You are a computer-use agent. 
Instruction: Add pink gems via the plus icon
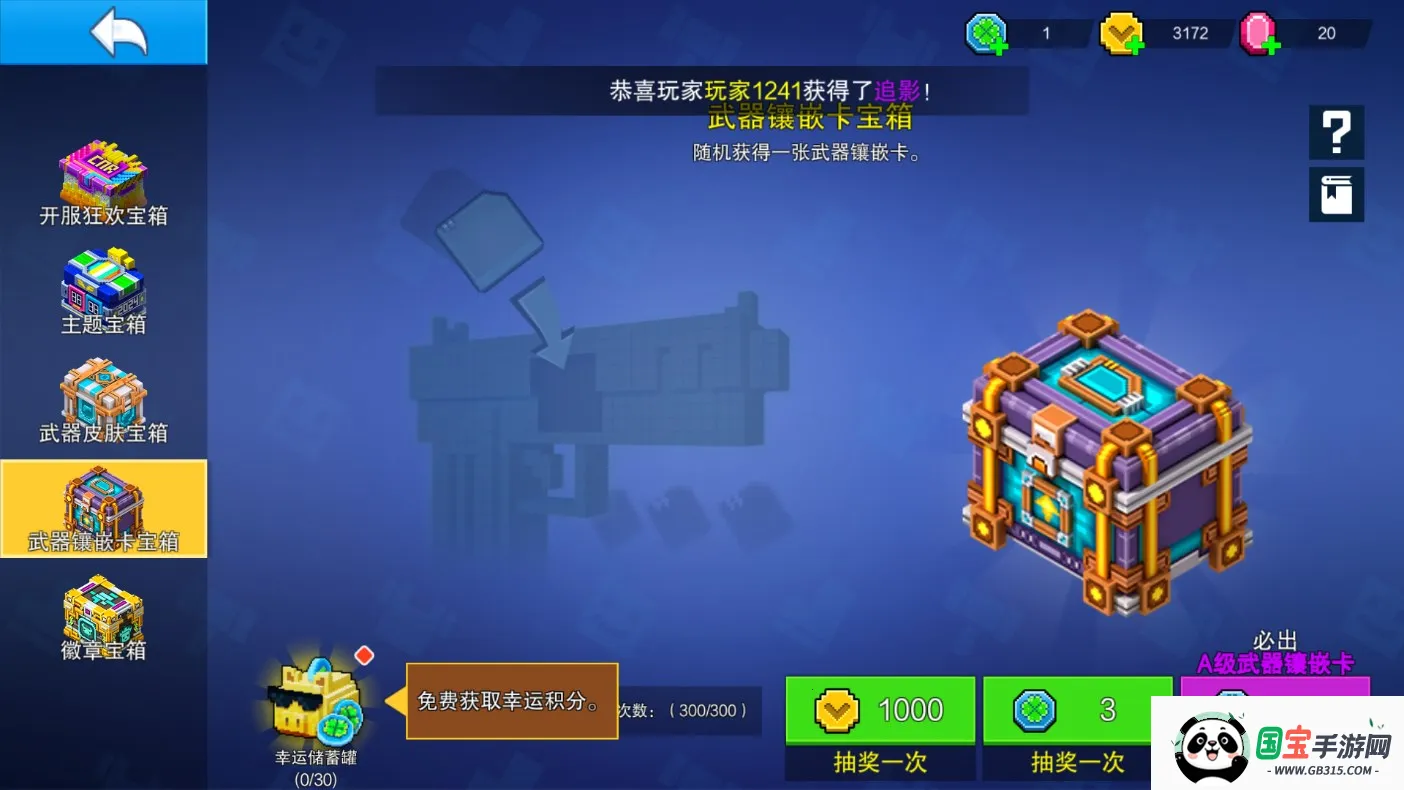point(1271,43)
